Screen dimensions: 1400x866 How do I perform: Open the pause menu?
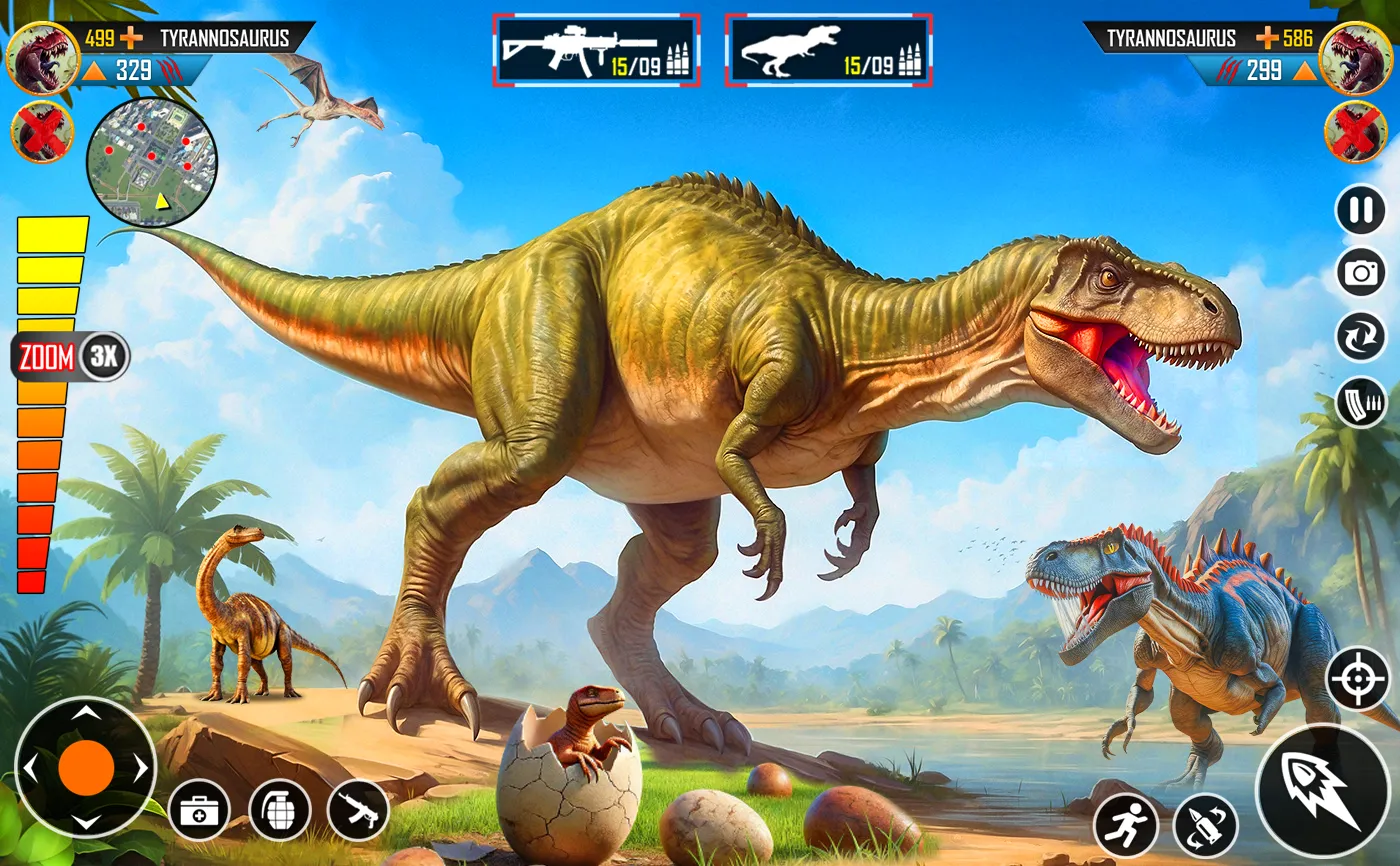click(x=1360, y=211)
